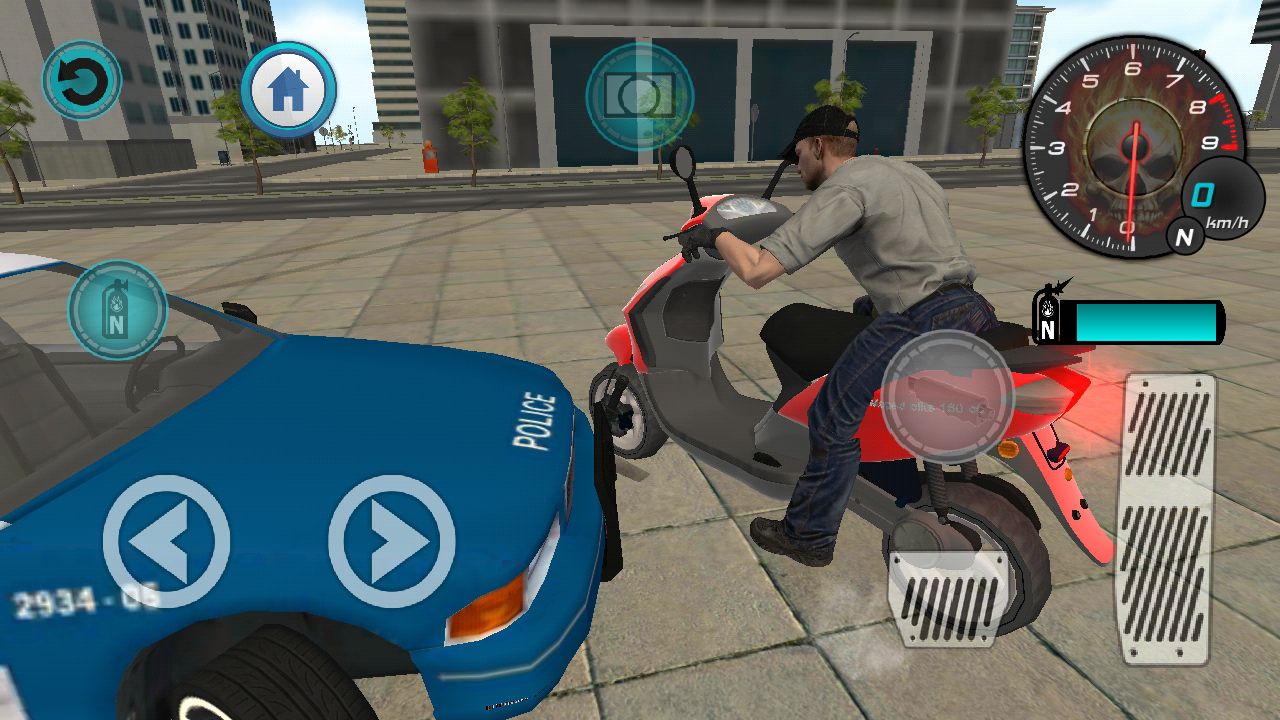Tap the translucent vehicle switch button
The image size is (1280, 720).
[947, 396]
